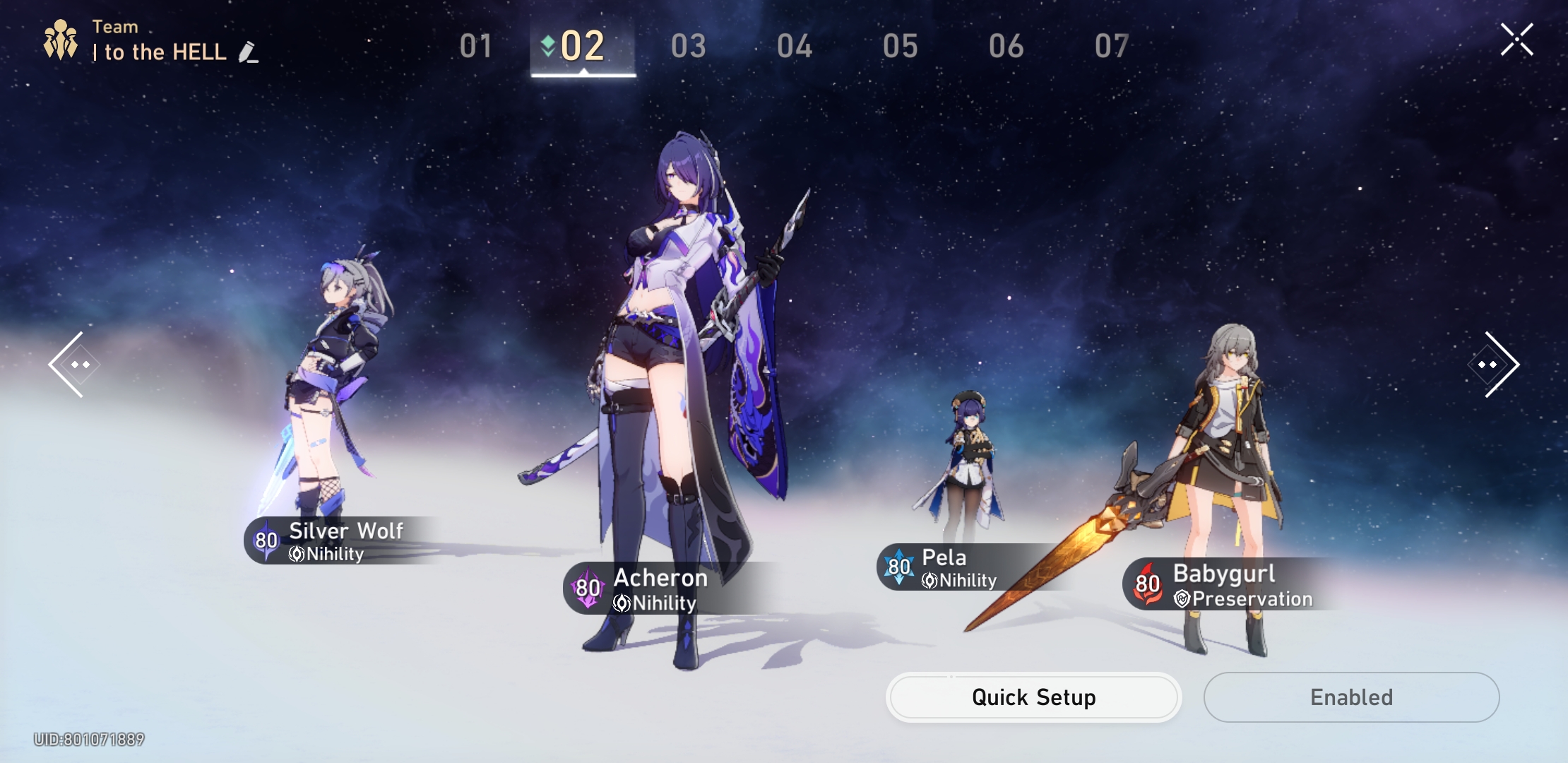This screenshot has height=763, width=1568.
Task: Click the pencil icon to rename the team
Action: click(248, 54)
